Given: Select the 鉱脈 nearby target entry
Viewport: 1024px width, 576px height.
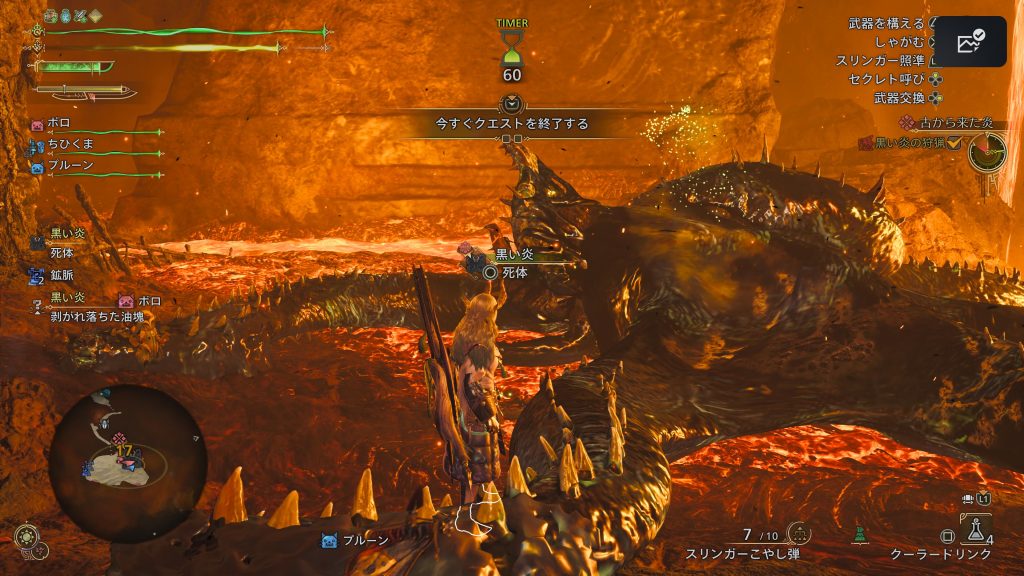Looking at the screenshot, I should (x=62, y=273).
